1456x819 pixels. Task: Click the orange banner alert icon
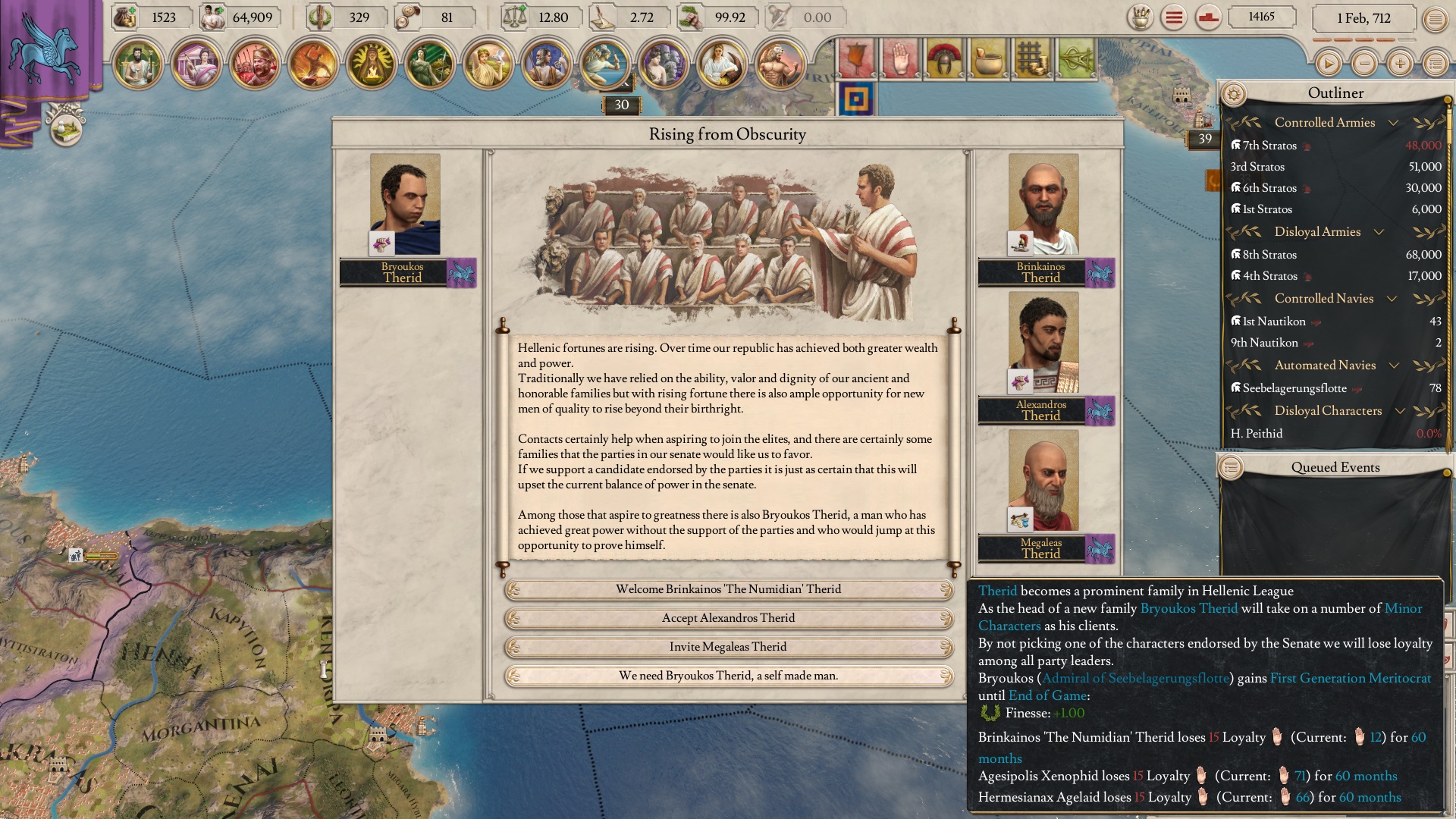[857, 58]
